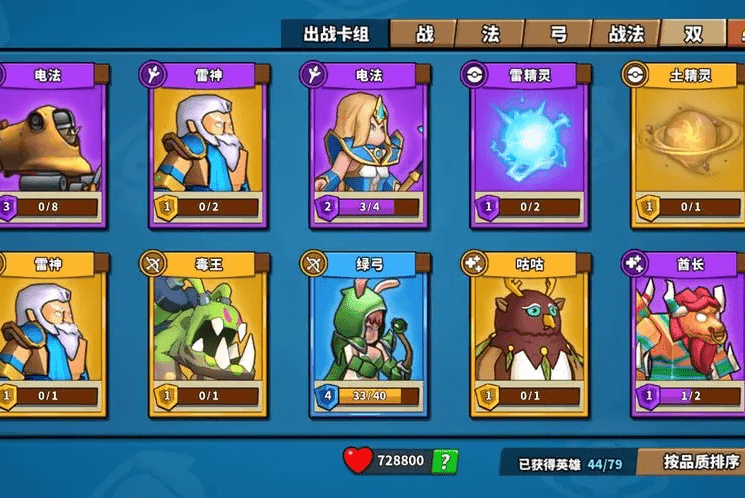Switch to the 出战卡组 tab

coord(336,34)
